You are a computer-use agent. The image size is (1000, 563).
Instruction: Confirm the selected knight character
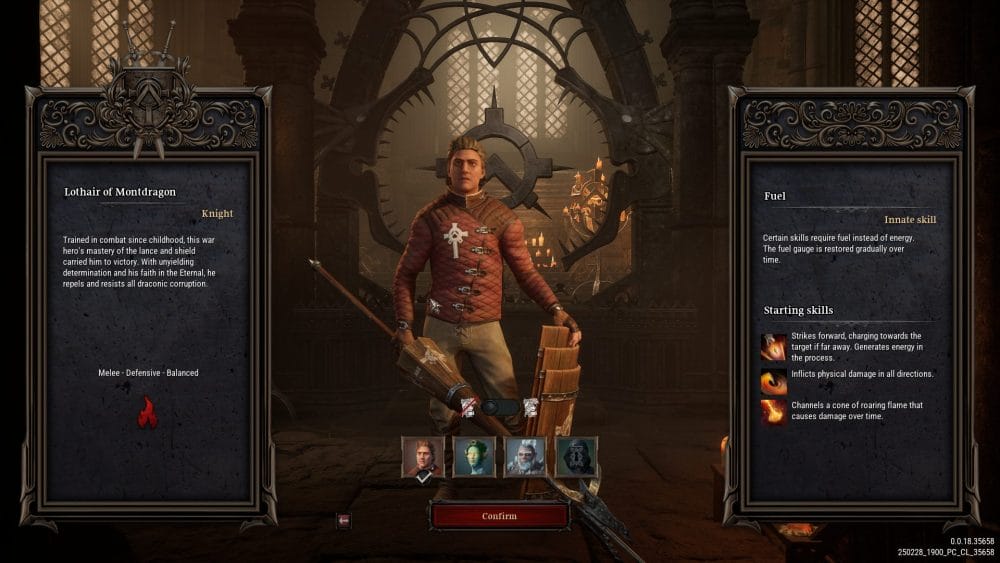click(x=499, y=516)
